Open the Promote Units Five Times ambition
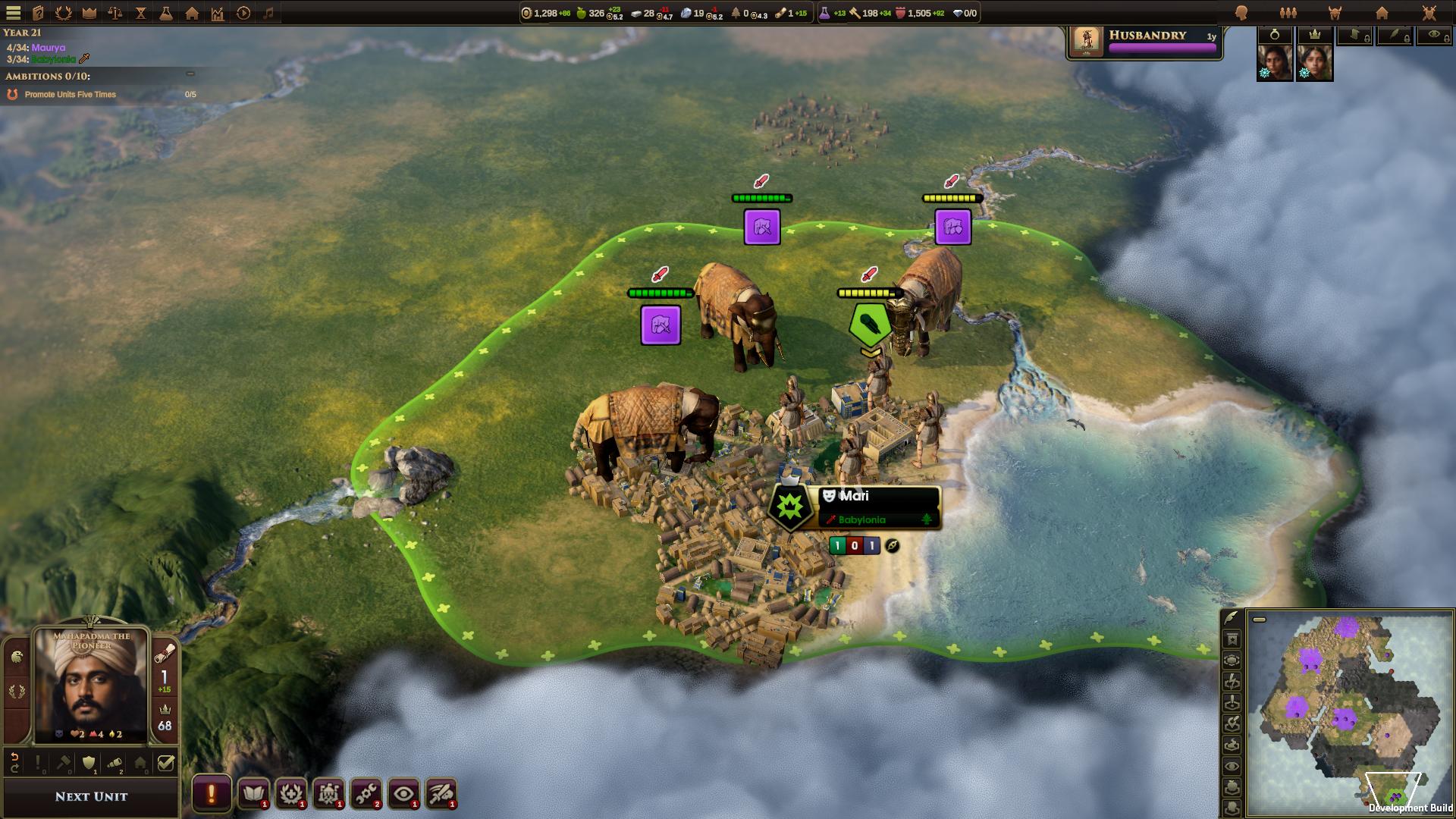The width and height of the screenshot is (1456, 819). tap(71, 95)
